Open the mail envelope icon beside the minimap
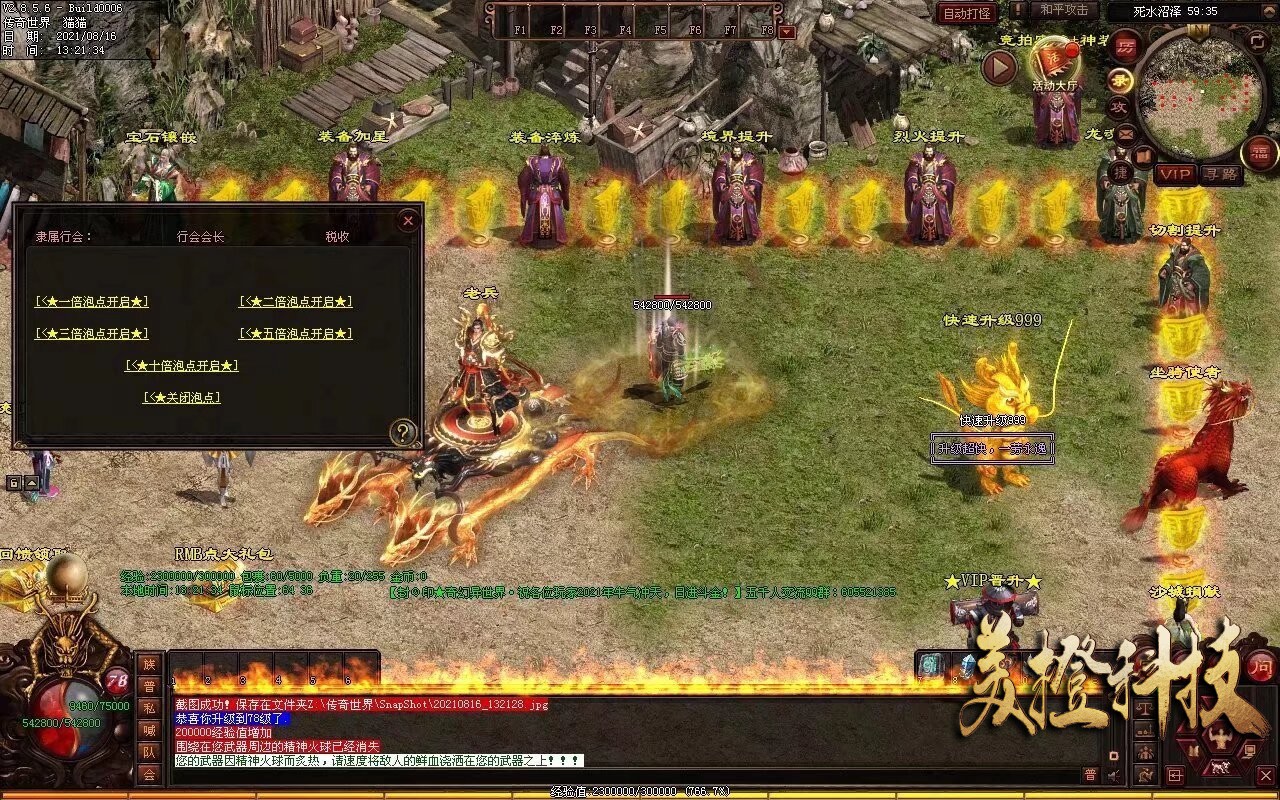Screen dimensions: 1280x800 coord(1124,134)
